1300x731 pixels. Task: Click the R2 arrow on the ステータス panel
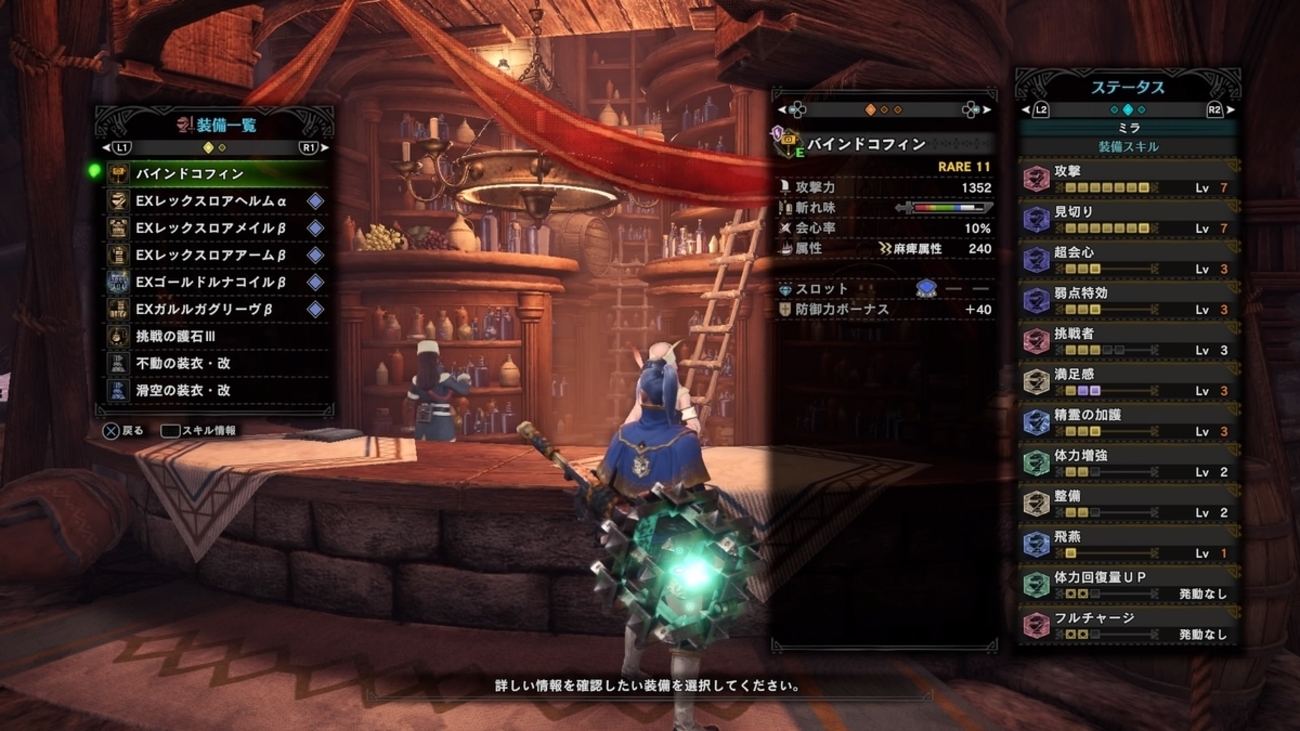point(1226,112)
